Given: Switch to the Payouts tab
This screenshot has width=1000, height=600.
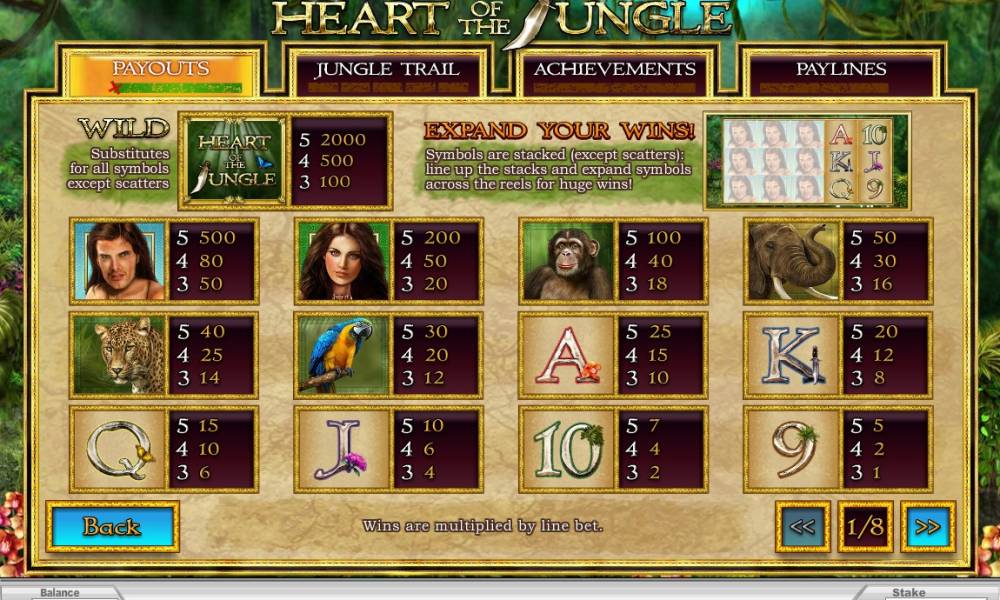Looking at the screenshot, I should click(x=160, y=70).
